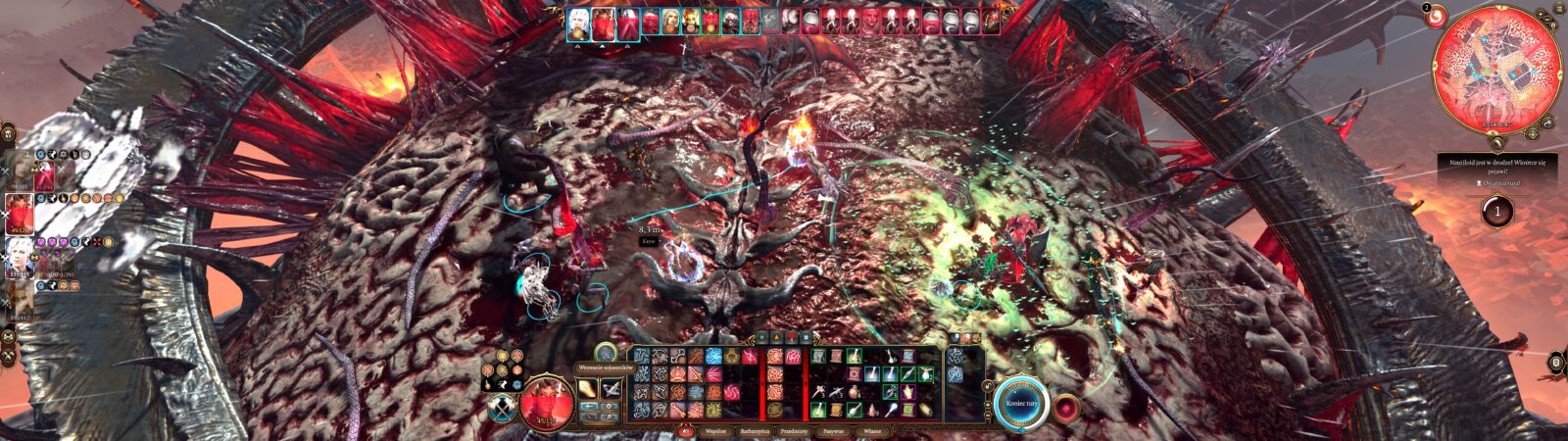Switch to the Własne hotbar tab

871,430
